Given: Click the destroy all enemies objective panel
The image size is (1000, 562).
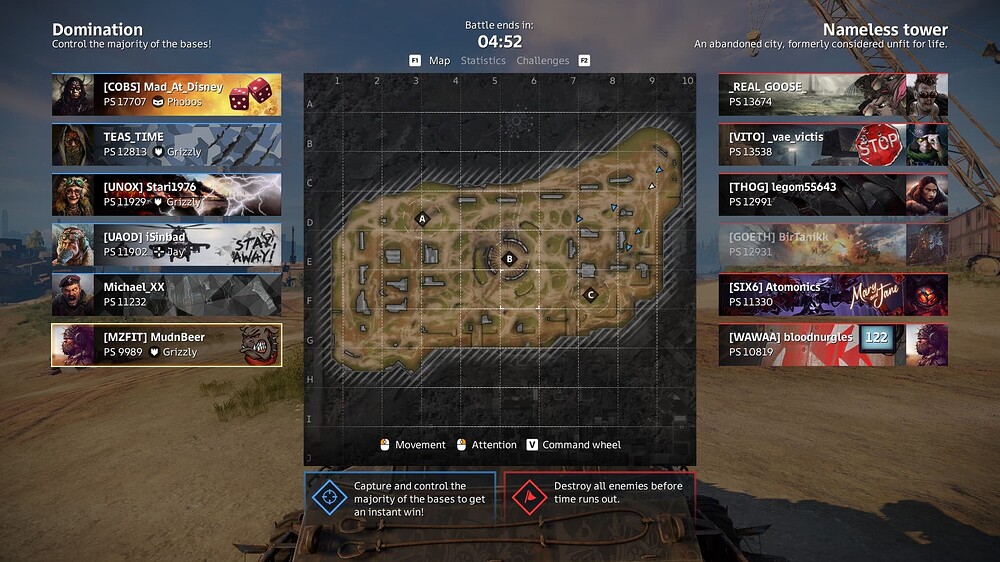Looking at the screenshot, I should point(598,498).
